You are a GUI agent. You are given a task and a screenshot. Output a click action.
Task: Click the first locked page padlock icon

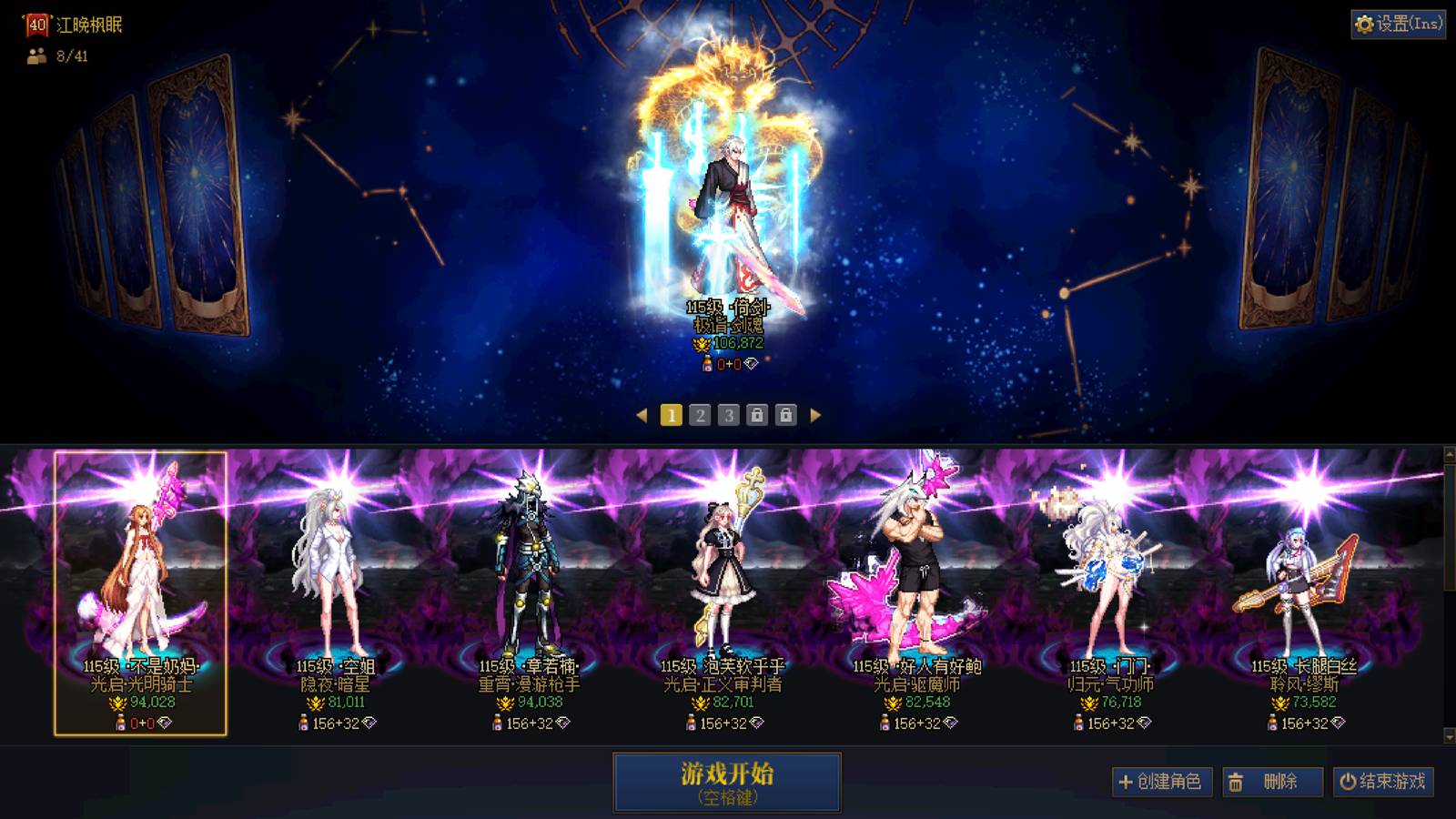(x=759, y=415)
